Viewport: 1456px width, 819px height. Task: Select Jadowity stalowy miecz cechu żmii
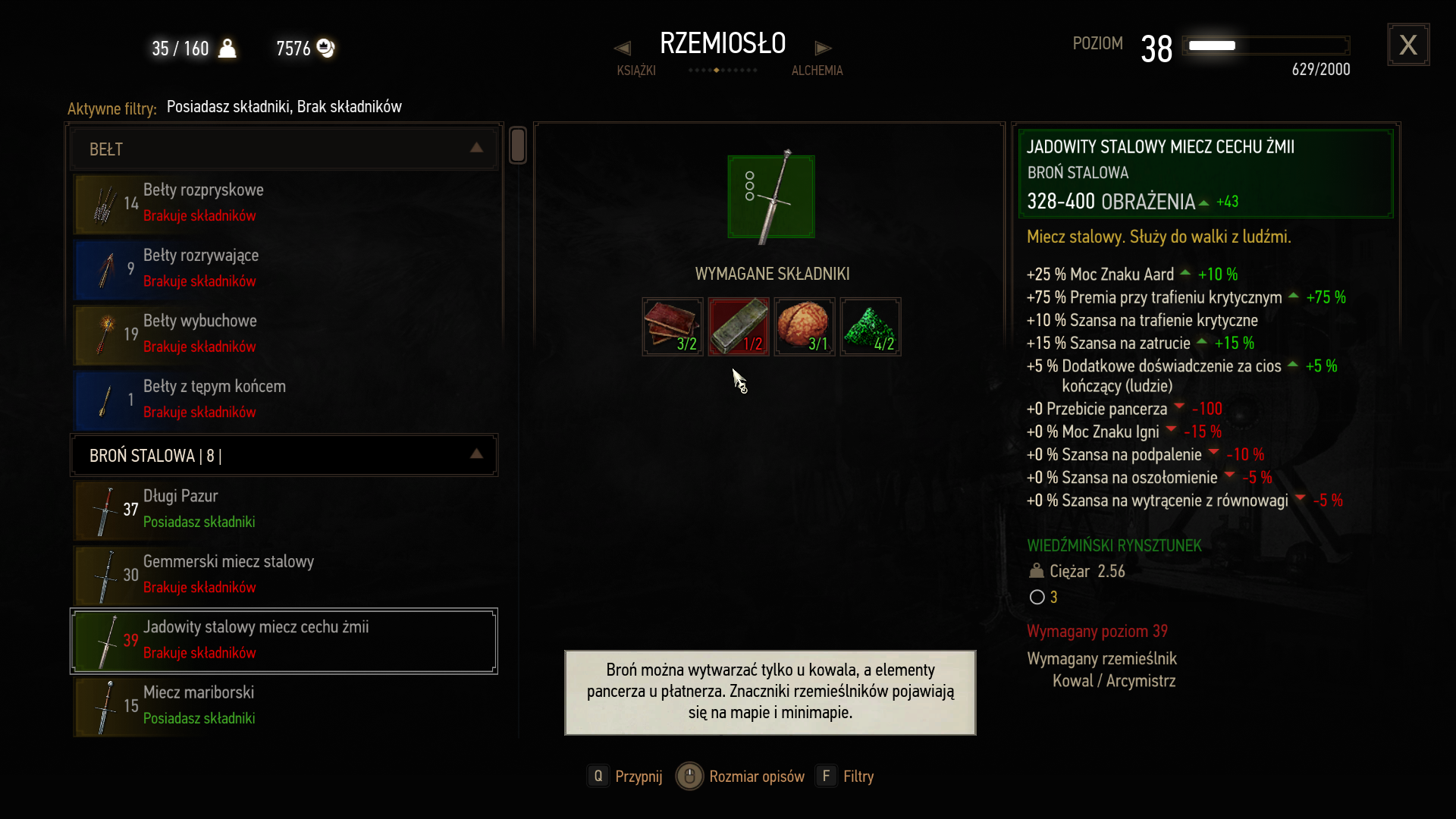(x=284, y=640)
